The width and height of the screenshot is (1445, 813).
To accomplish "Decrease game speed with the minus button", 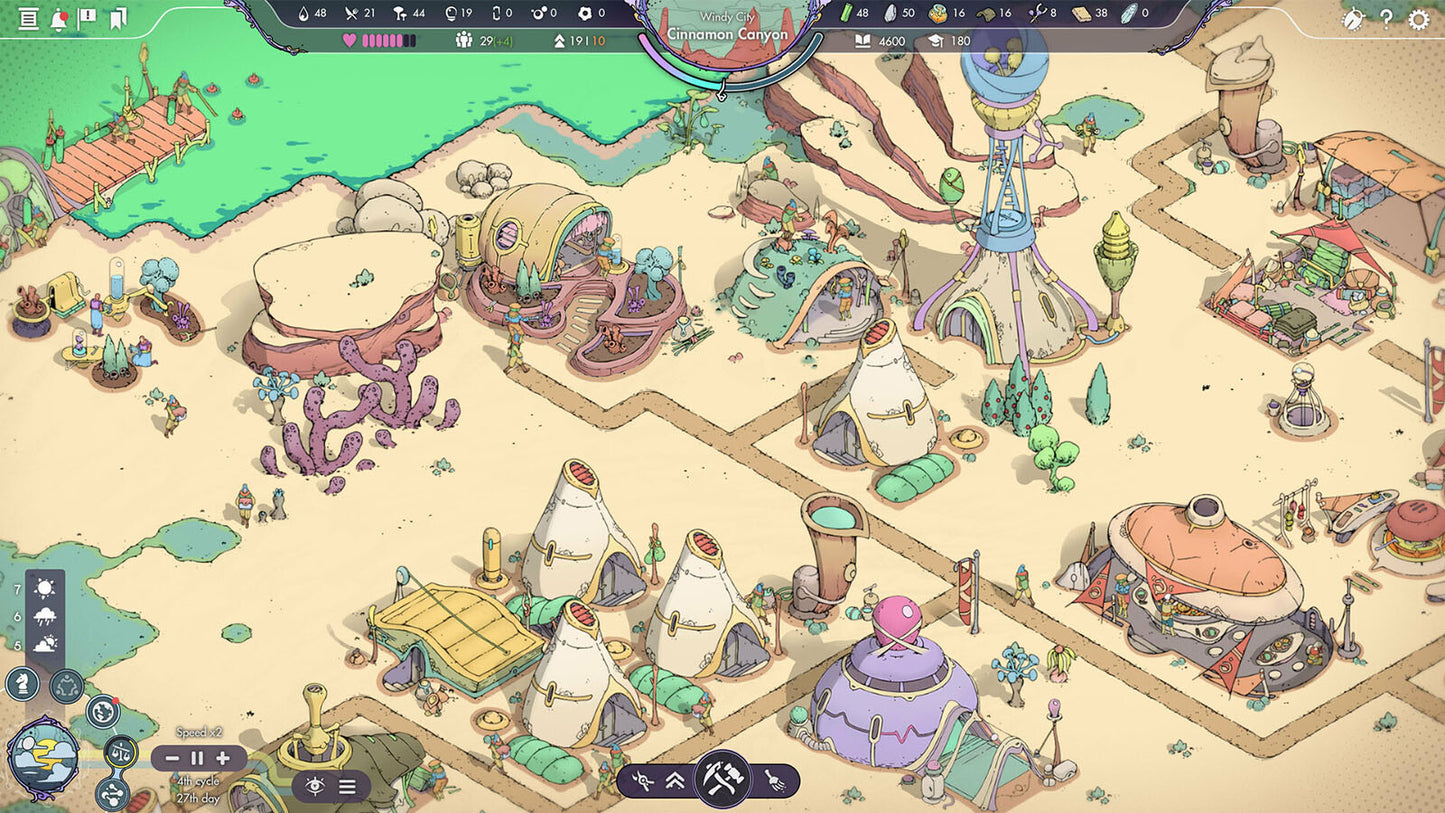I will (173, 758).
